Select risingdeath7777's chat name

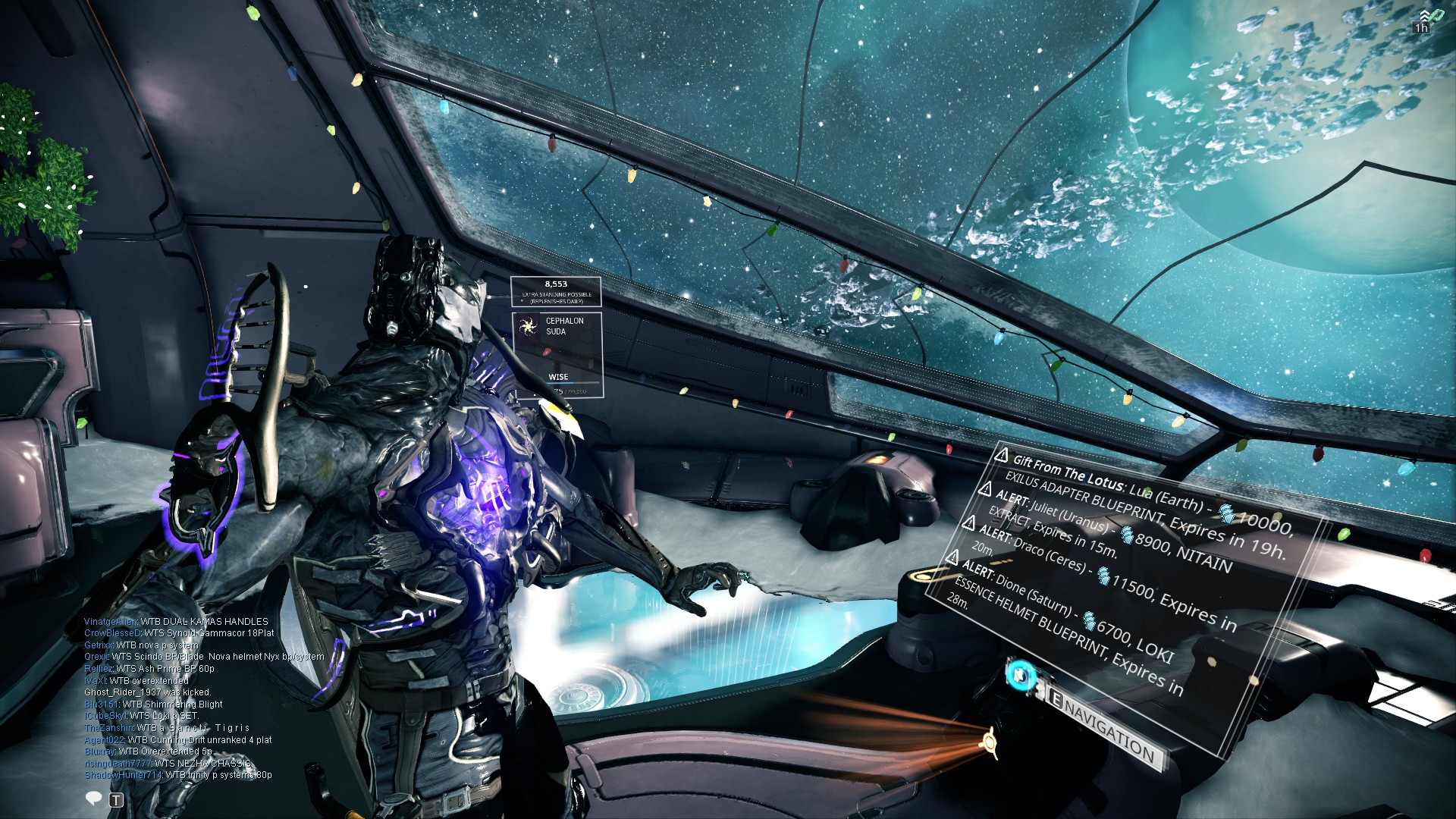[x=118, y=764]
